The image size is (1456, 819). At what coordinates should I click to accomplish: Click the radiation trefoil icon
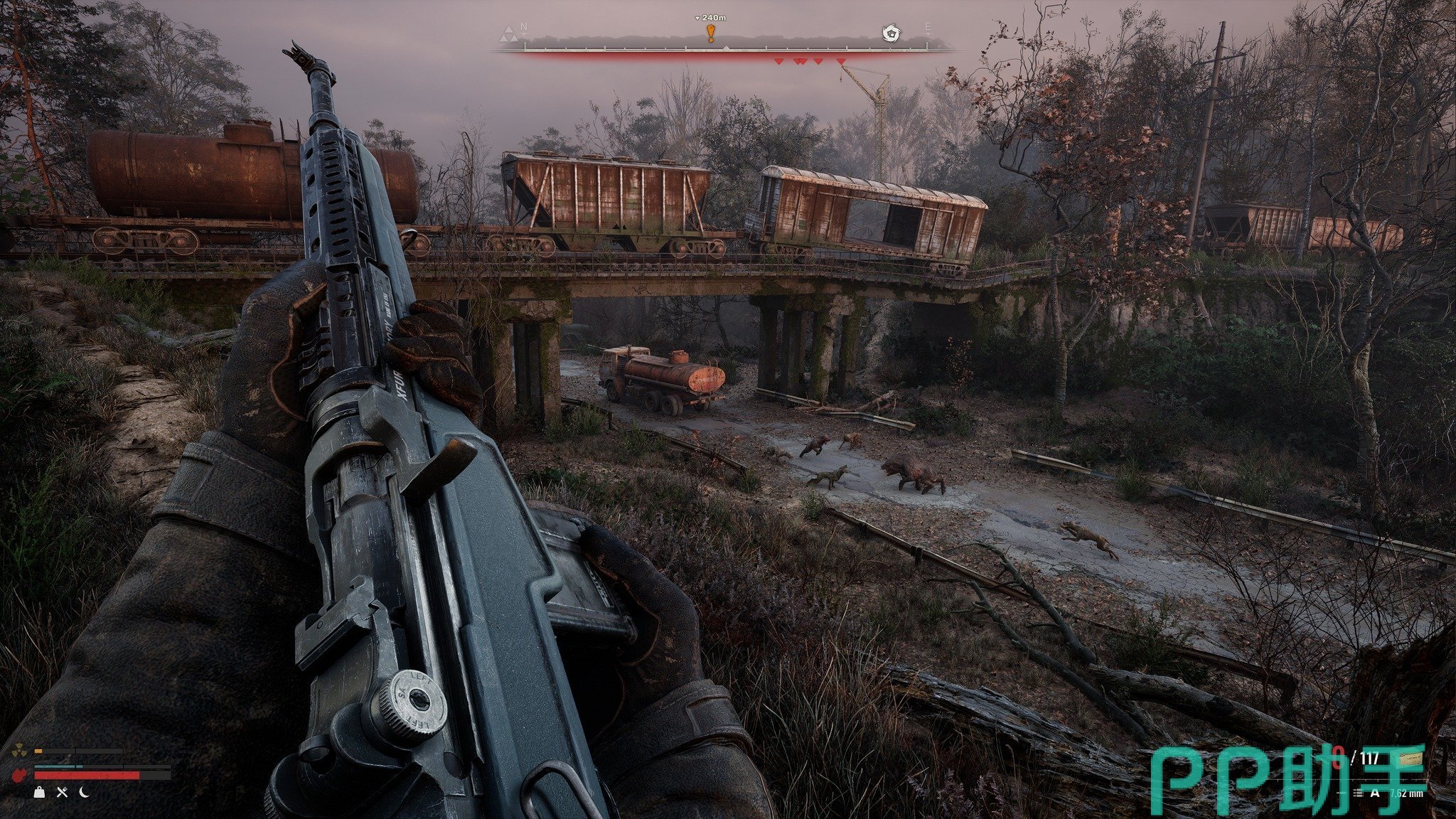19,751
